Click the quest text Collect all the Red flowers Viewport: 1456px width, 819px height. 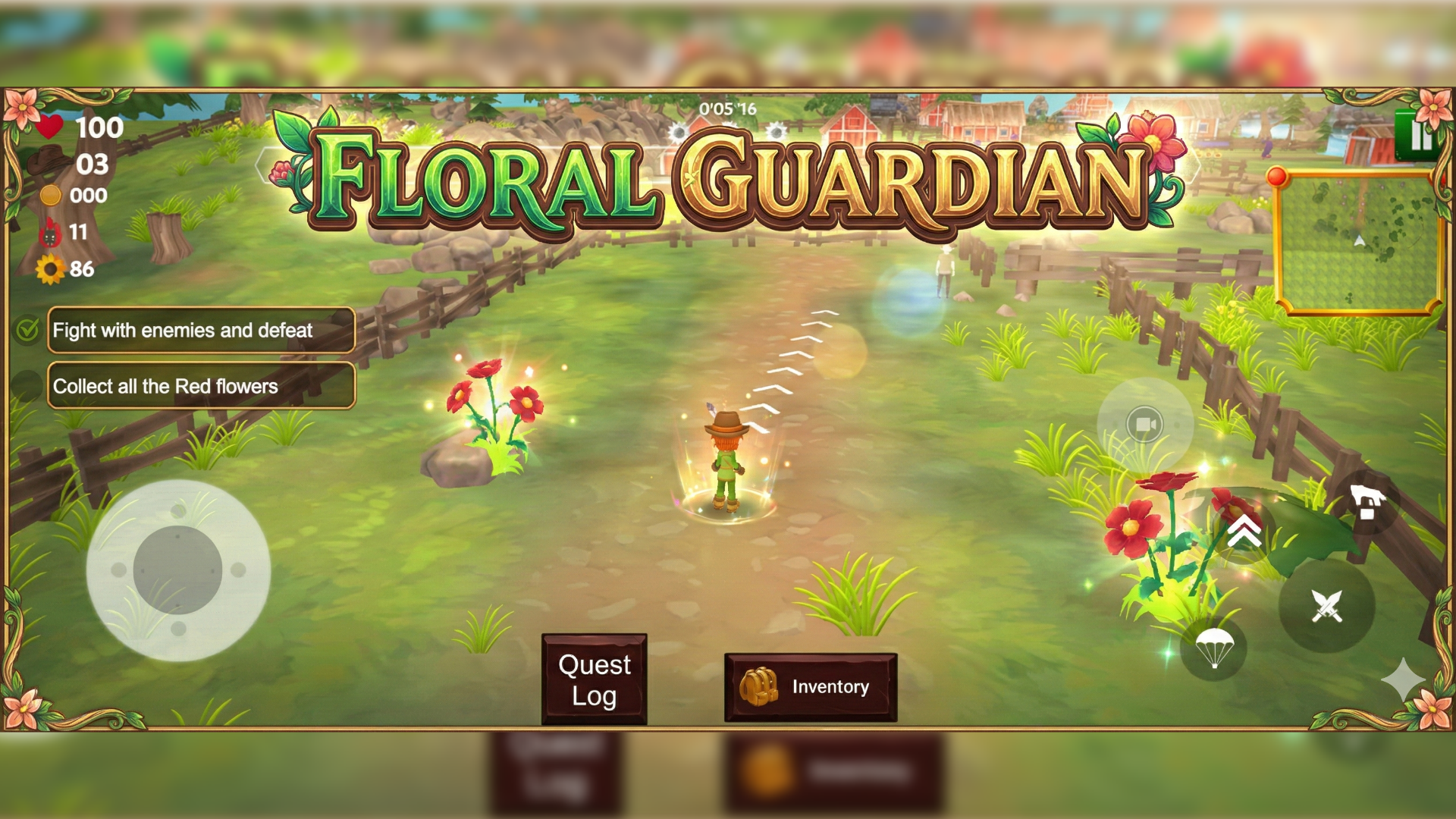click(x=166, y=386)
